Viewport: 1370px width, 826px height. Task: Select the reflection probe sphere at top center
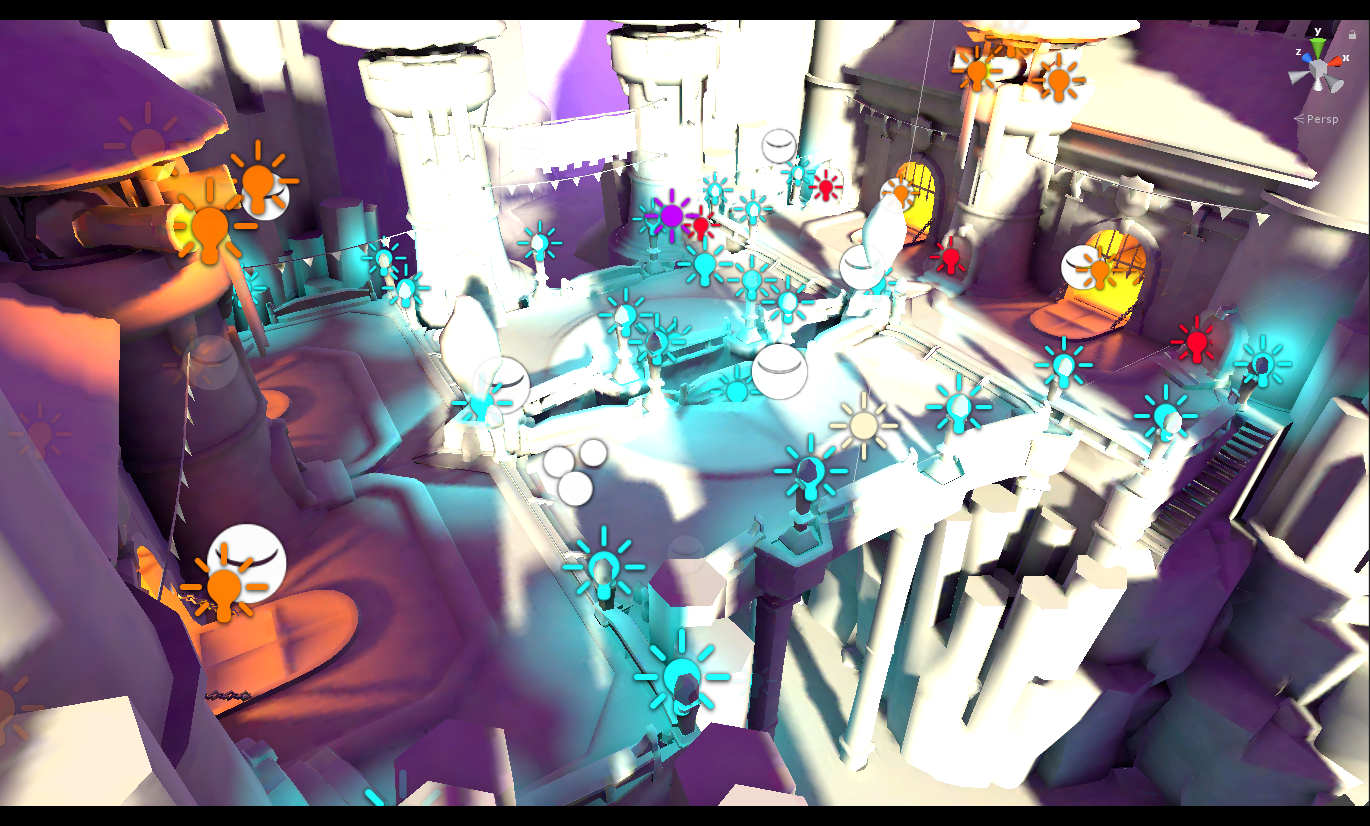779,148
